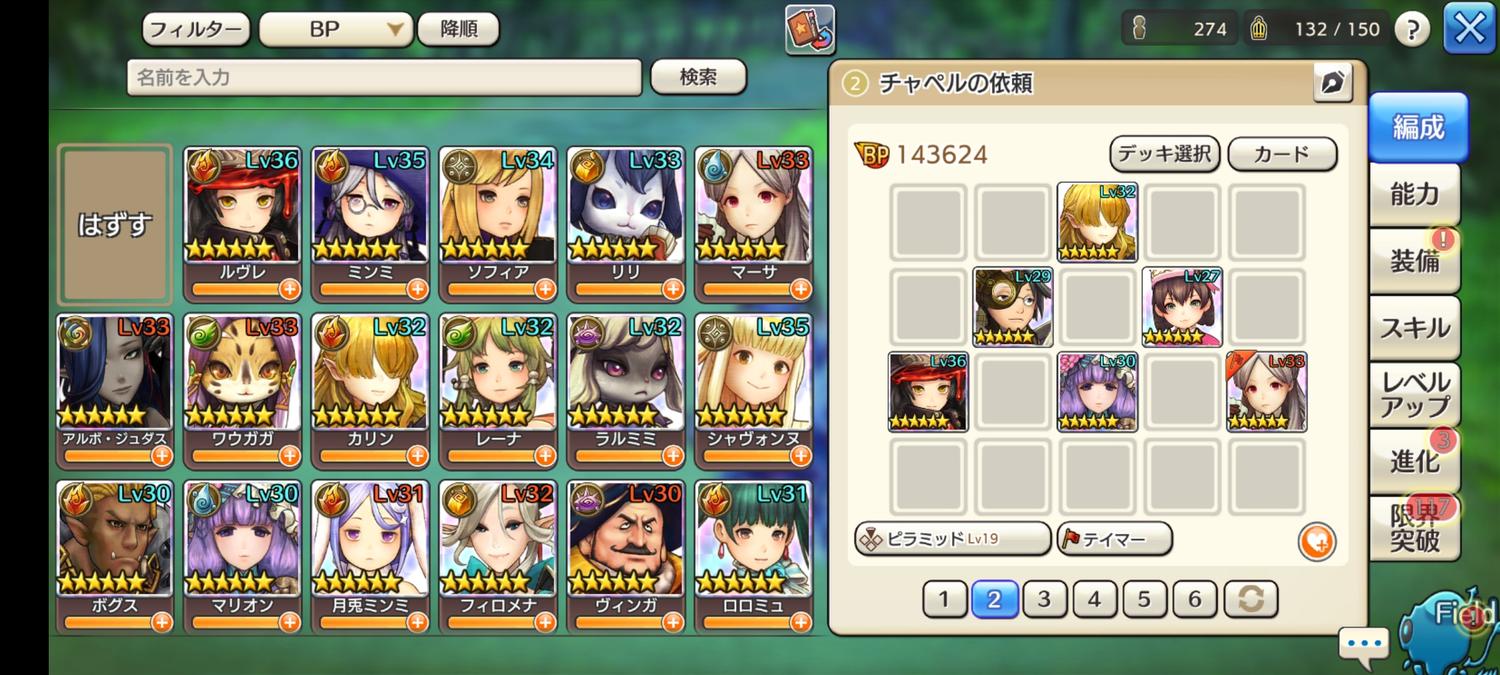Open the レベルアップ tab

1414,394
